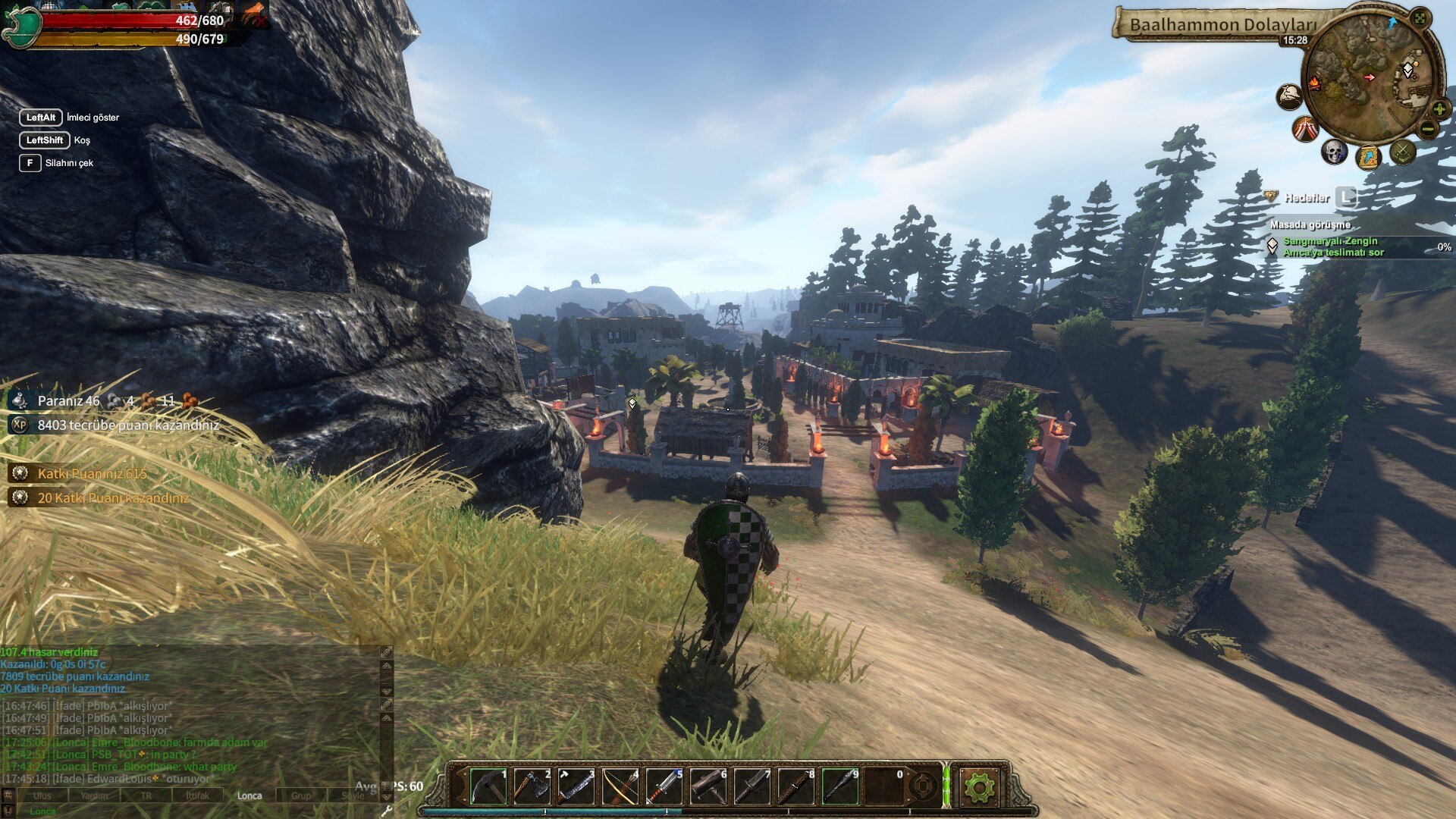Click the helmet icon beside the minimap

tap(1289, 96)
